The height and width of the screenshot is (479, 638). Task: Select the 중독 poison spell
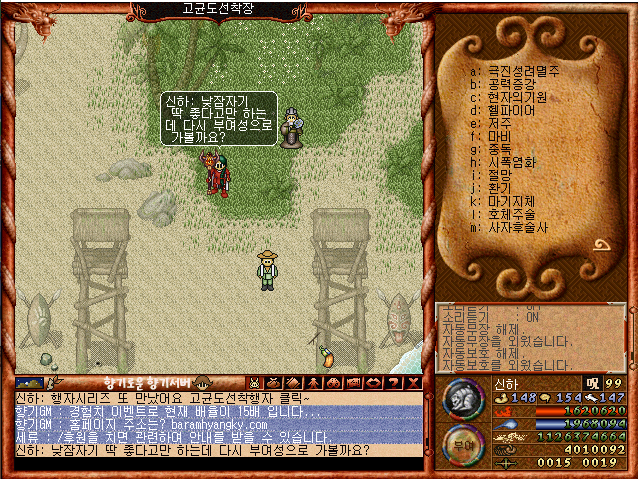(499, 149)
